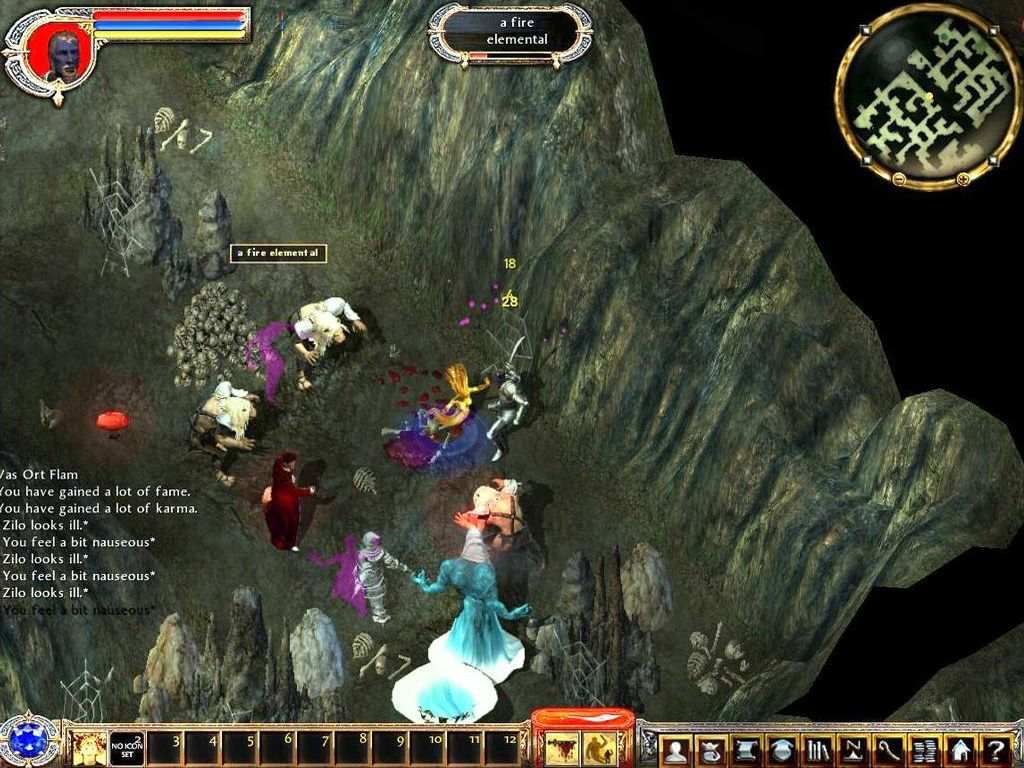Activate the first hotbar slot with blonde face
This screenshot has height=768, width=1024.
pyautogui.click(x=87, y=747)
